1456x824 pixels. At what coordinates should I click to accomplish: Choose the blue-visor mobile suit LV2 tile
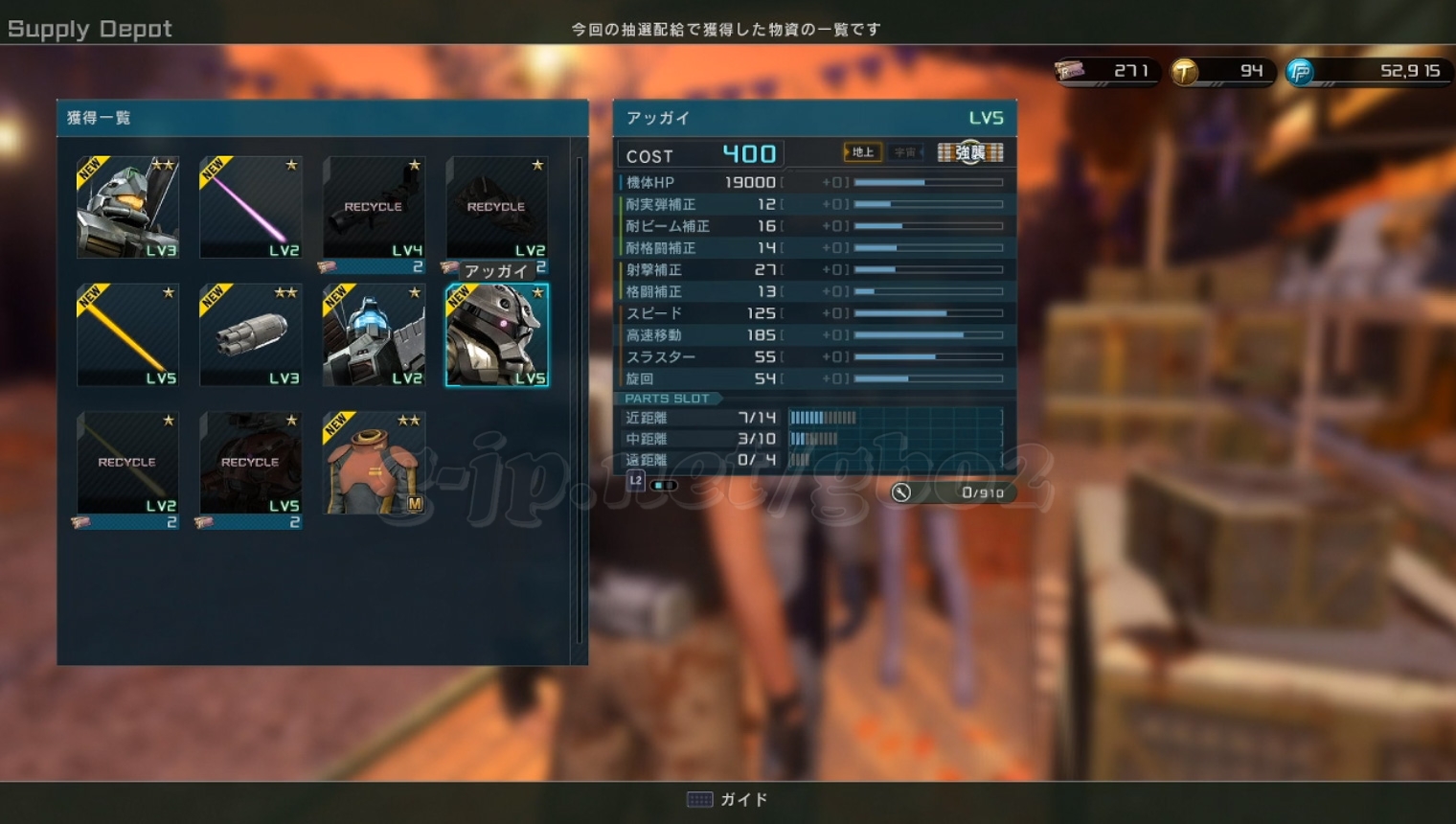[374, 335]
